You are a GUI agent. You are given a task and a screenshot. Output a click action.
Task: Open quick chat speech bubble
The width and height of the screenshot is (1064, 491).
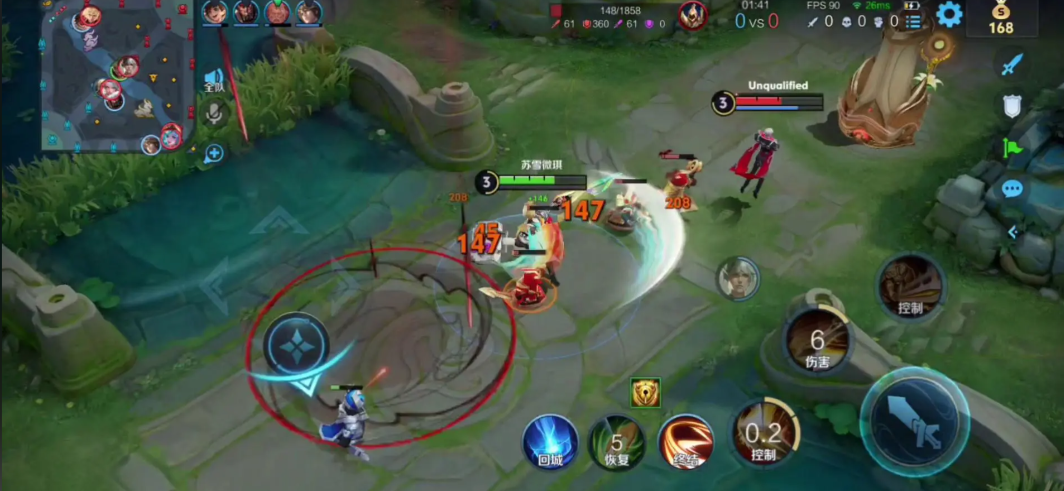[1012, 189]
